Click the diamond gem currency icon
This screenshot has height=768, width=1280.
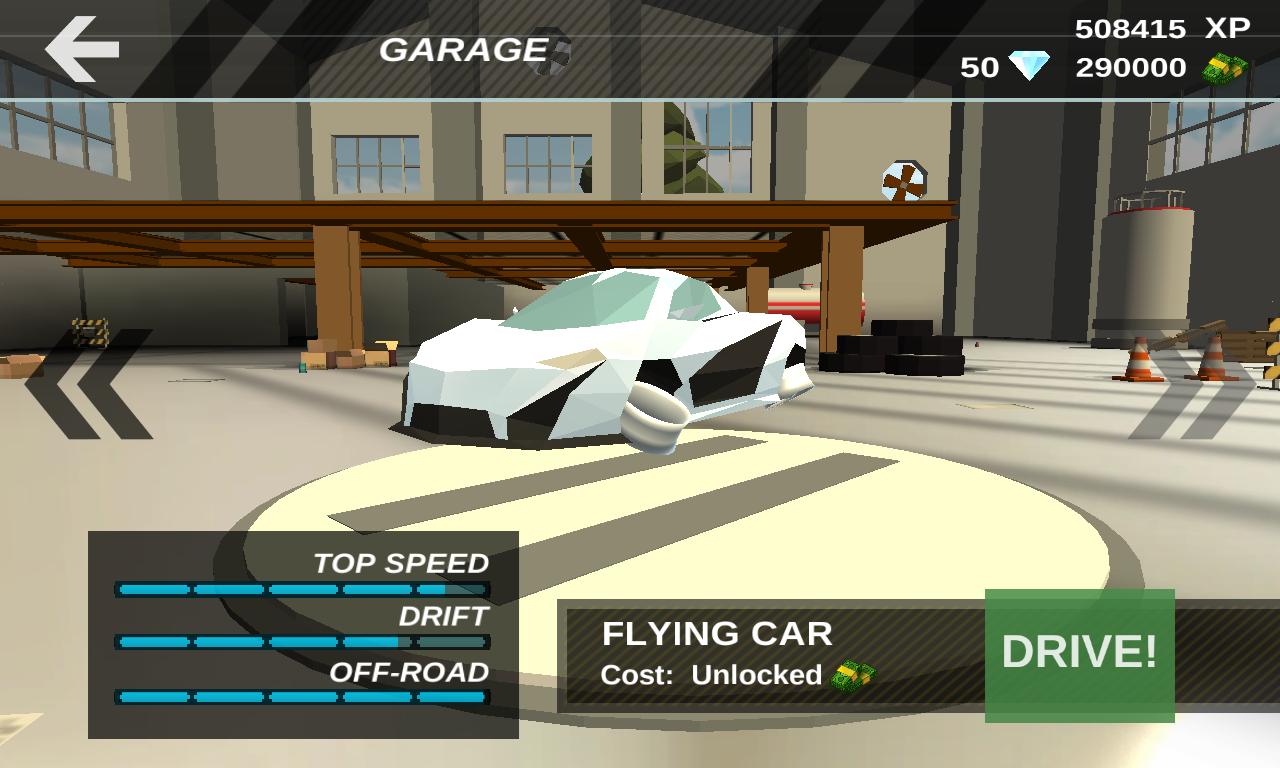coord(1028,65)
